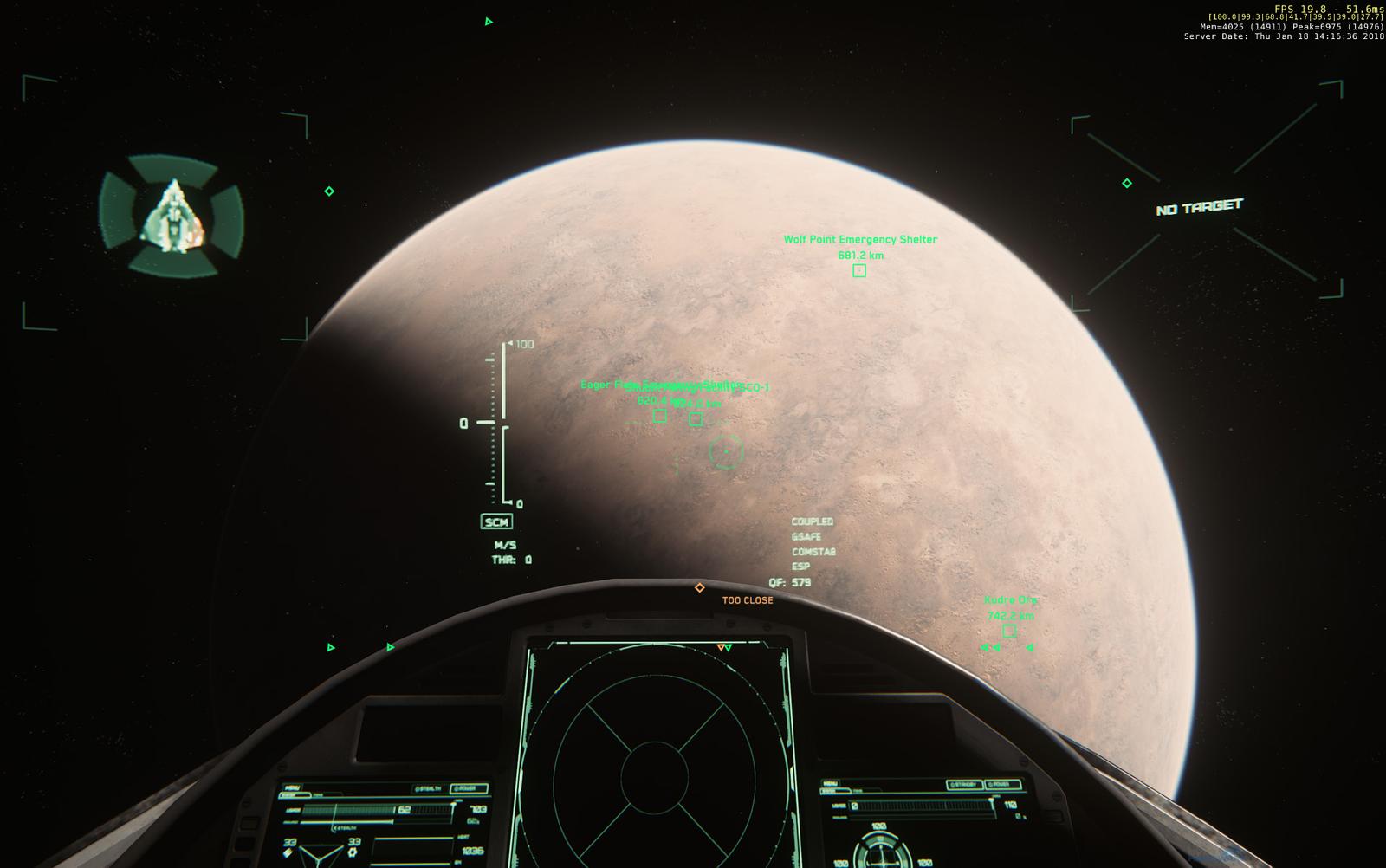This screenshot has width=1386, height=868.
Task: Select the active tab on the right MFD
Action: point(835,790)
